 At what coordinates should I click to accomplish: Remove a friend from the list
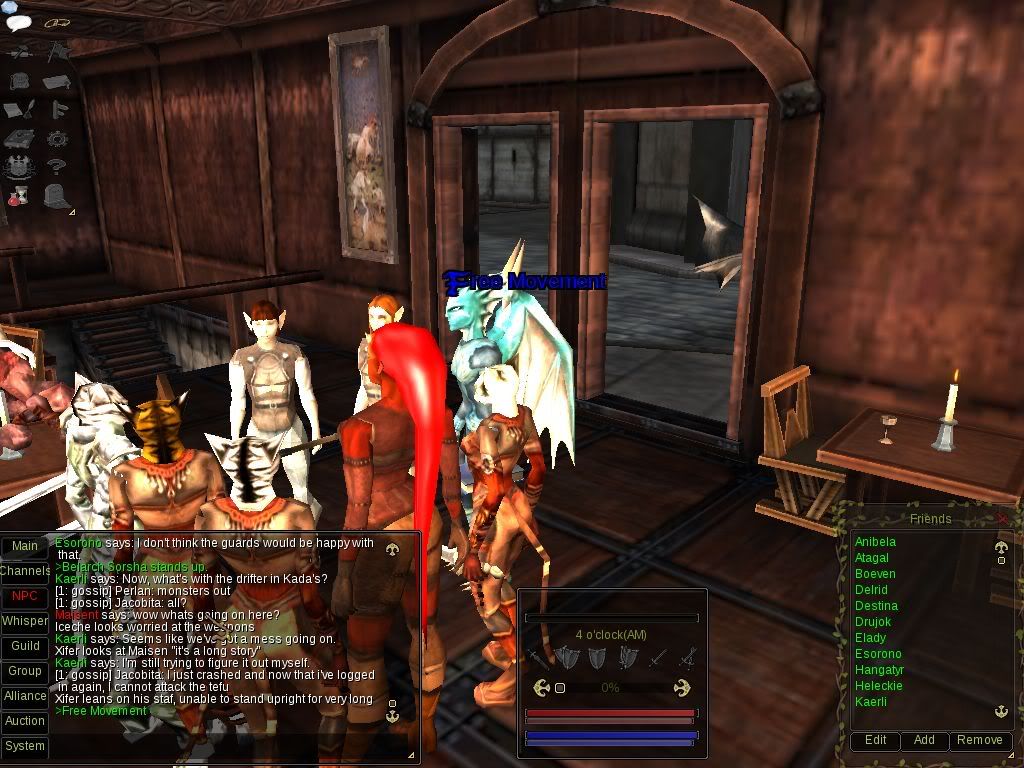pyautogui.click(x=979, y=740)
